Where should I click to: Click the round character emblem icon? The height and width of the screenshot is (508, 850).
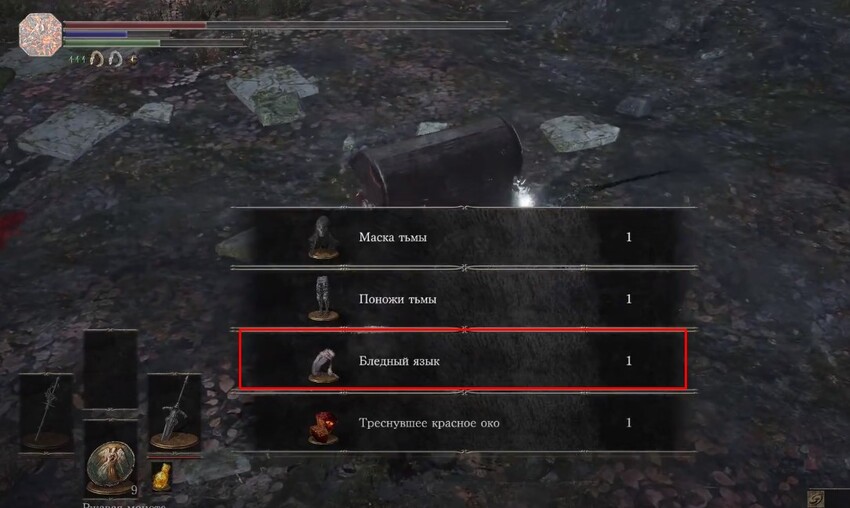(x=40, y=35)
